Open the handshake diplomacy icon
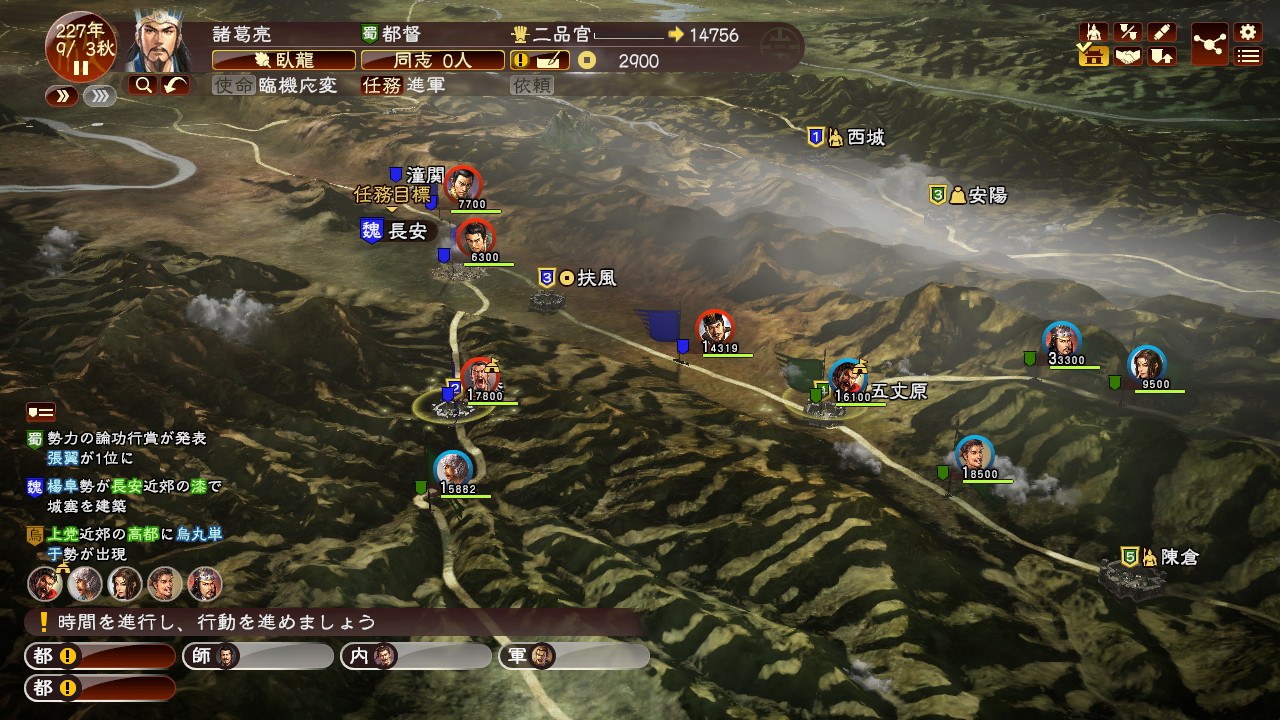The height and width of the screenshot is (720, 1280). point(1128,56)
